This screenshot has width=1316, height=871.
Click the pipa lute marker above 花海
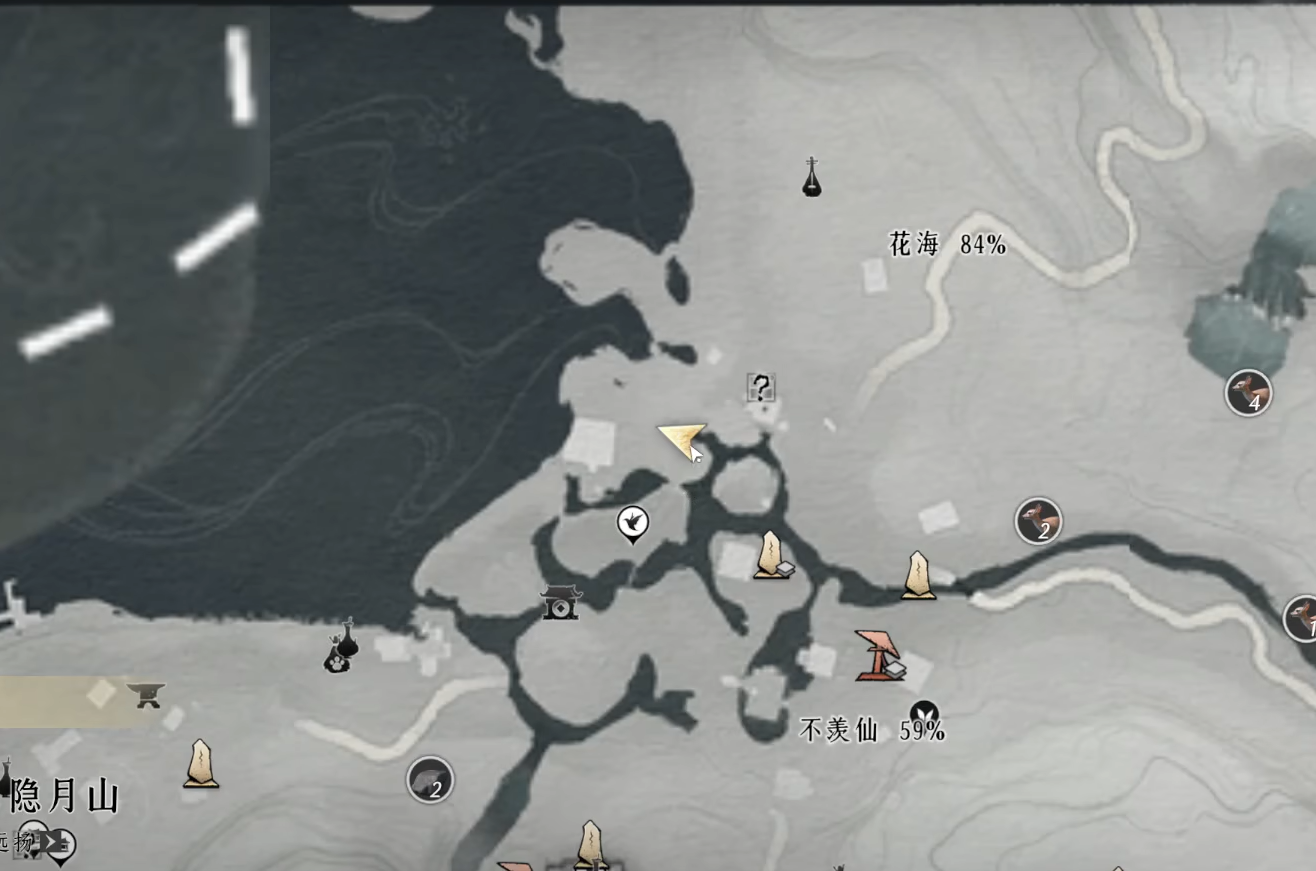point(812,178)
